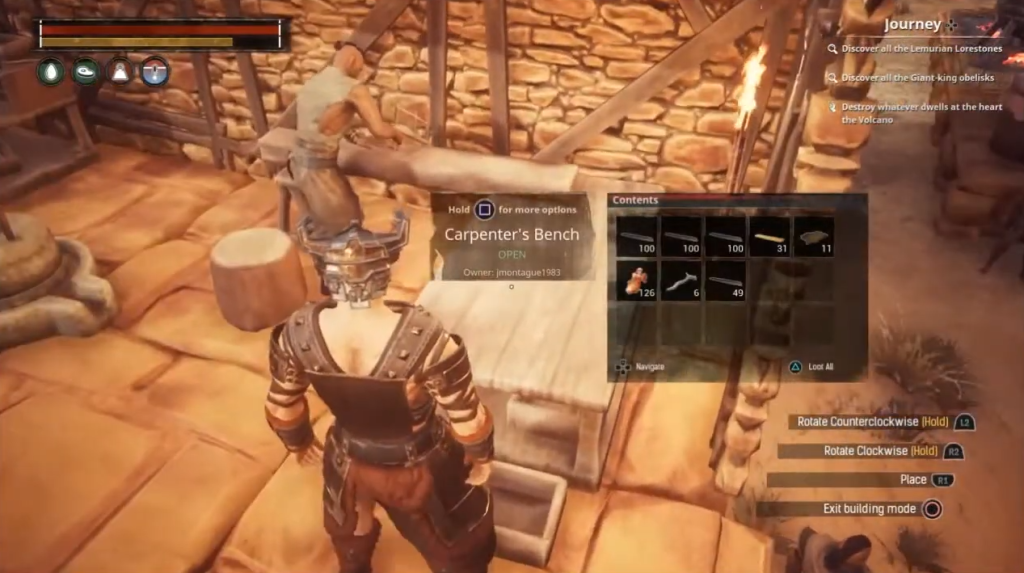This screenshot has width=1024, height=573.
Task: Select the plank stack of 31
Action: pos(771,237)
